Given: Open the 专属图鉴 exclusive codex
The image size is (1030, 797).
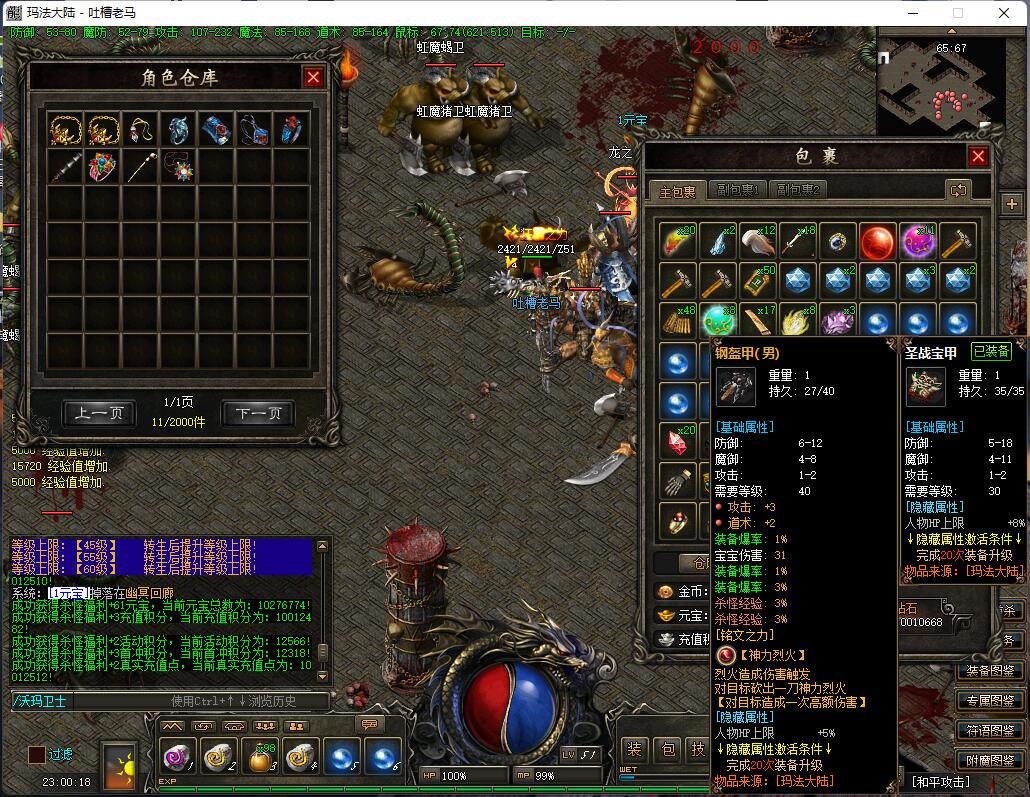Looking at the screenshot, I should point(991,700).
